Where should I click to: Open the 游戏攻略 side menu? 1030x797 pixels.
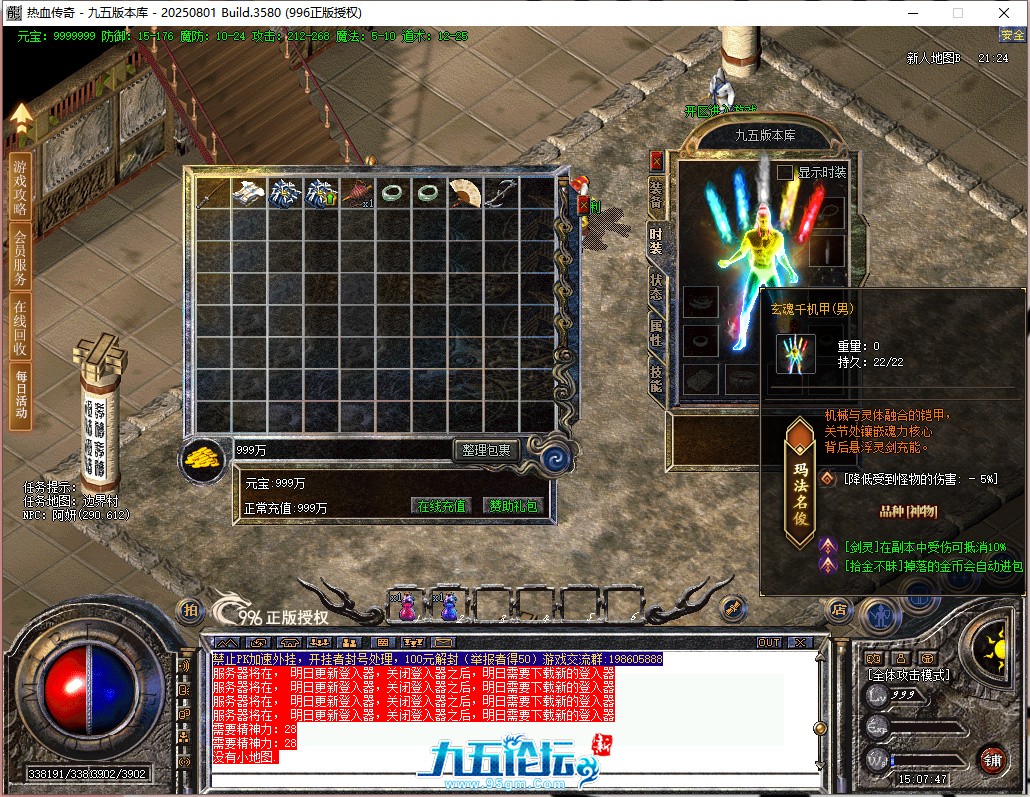pyautogui.click(x=20, y=188)
